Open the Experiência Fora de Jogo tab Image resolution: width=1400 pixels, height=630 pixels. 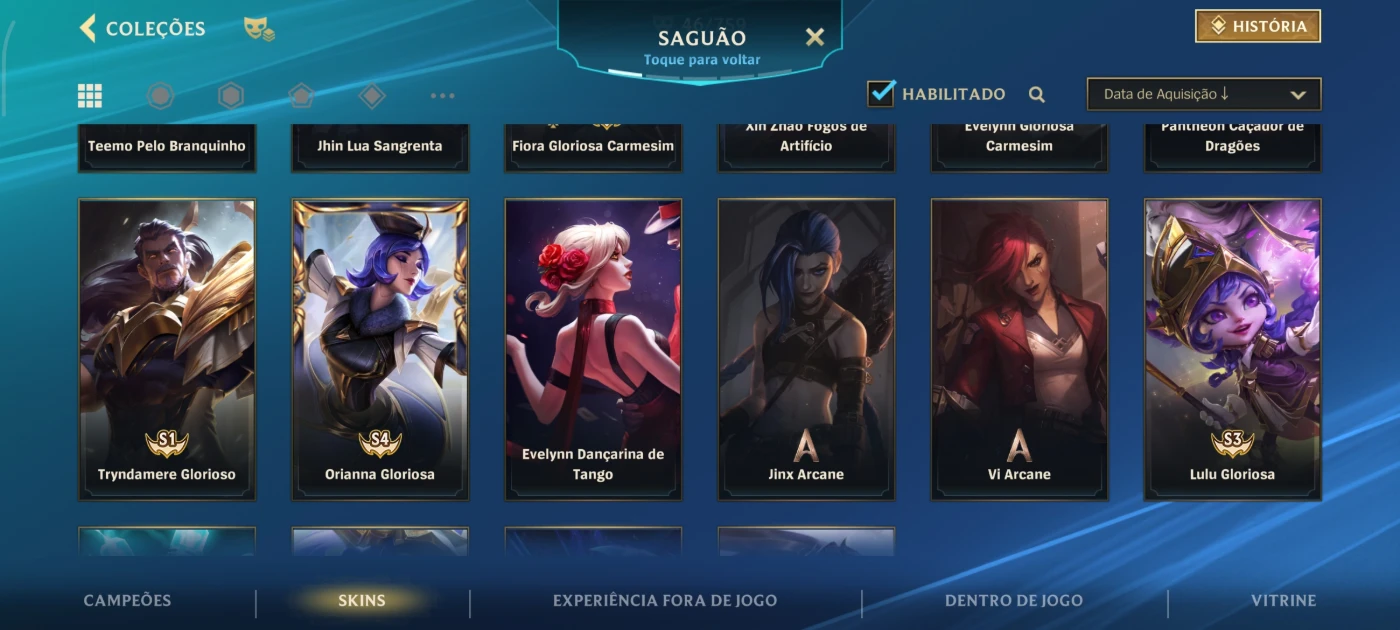click(x=665, y=601)
